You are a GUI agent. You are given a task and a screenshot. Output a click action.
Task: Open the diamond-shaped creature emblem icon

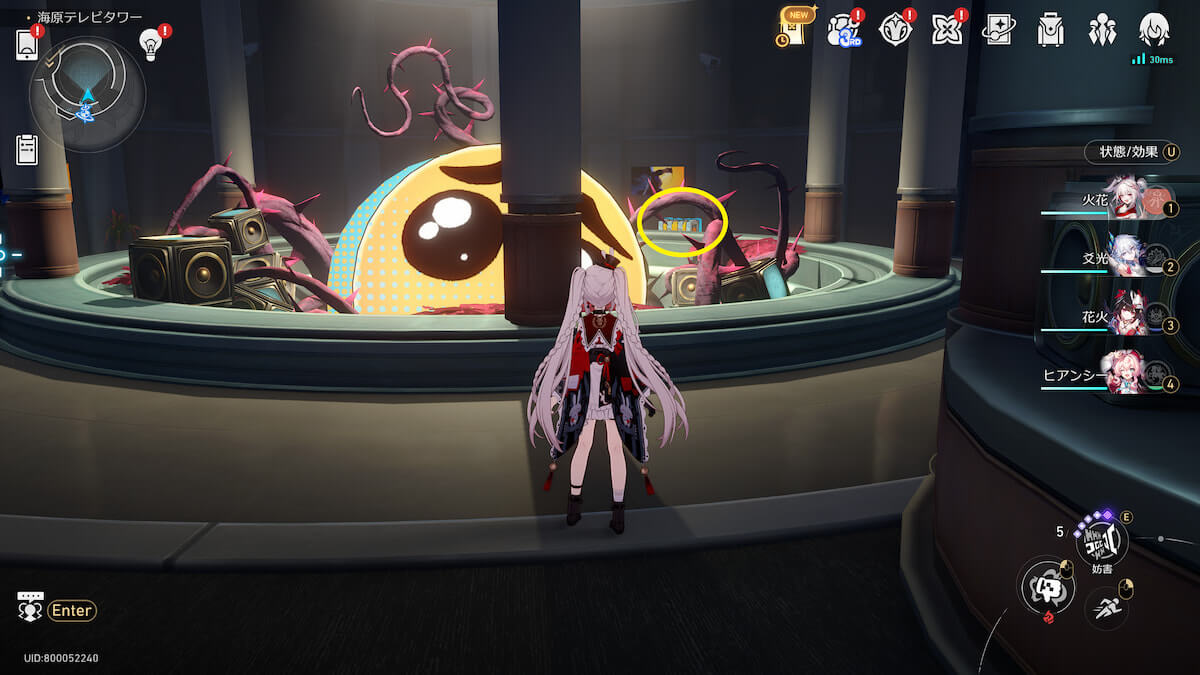pyautogui.click(x=895, y=30)
